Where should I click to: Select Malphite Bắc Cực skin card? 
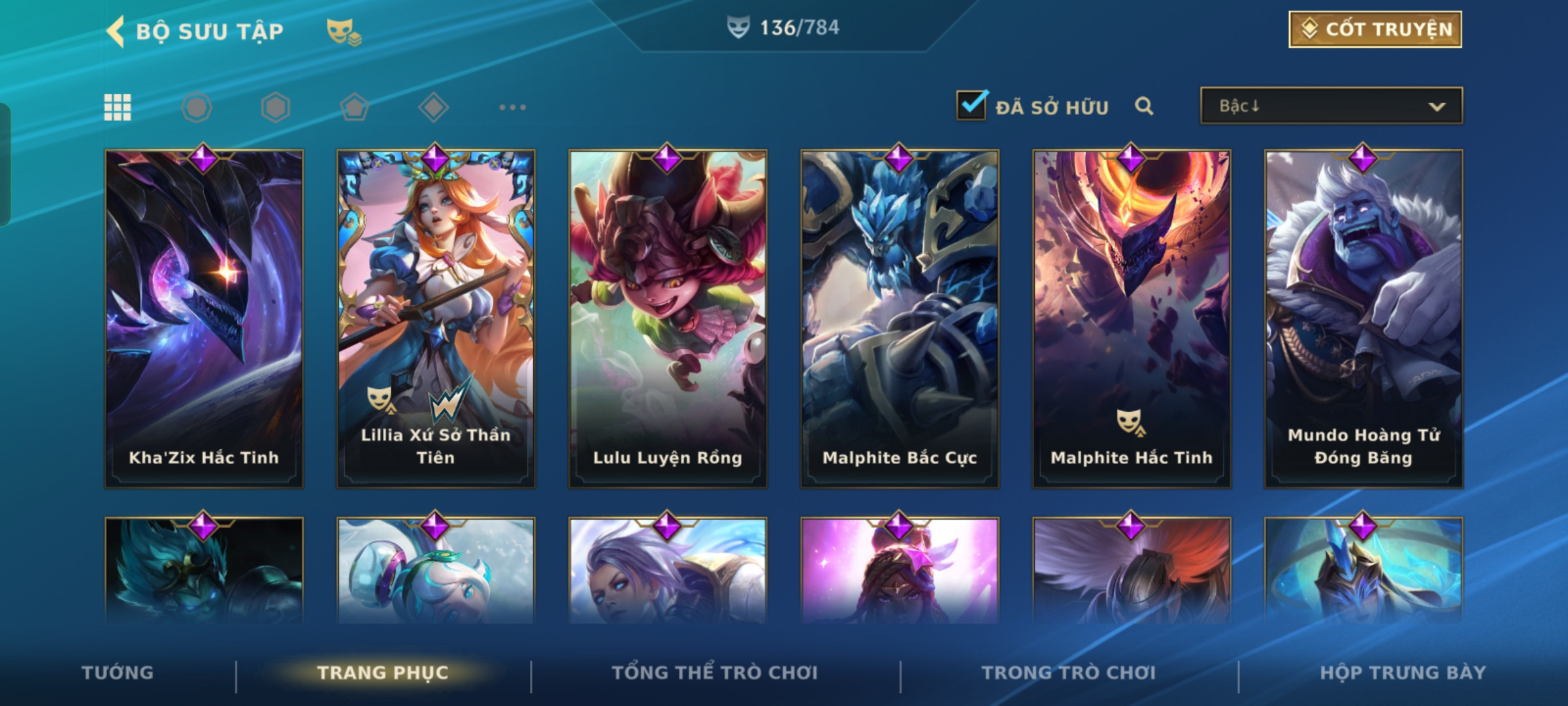pos(900,319)
